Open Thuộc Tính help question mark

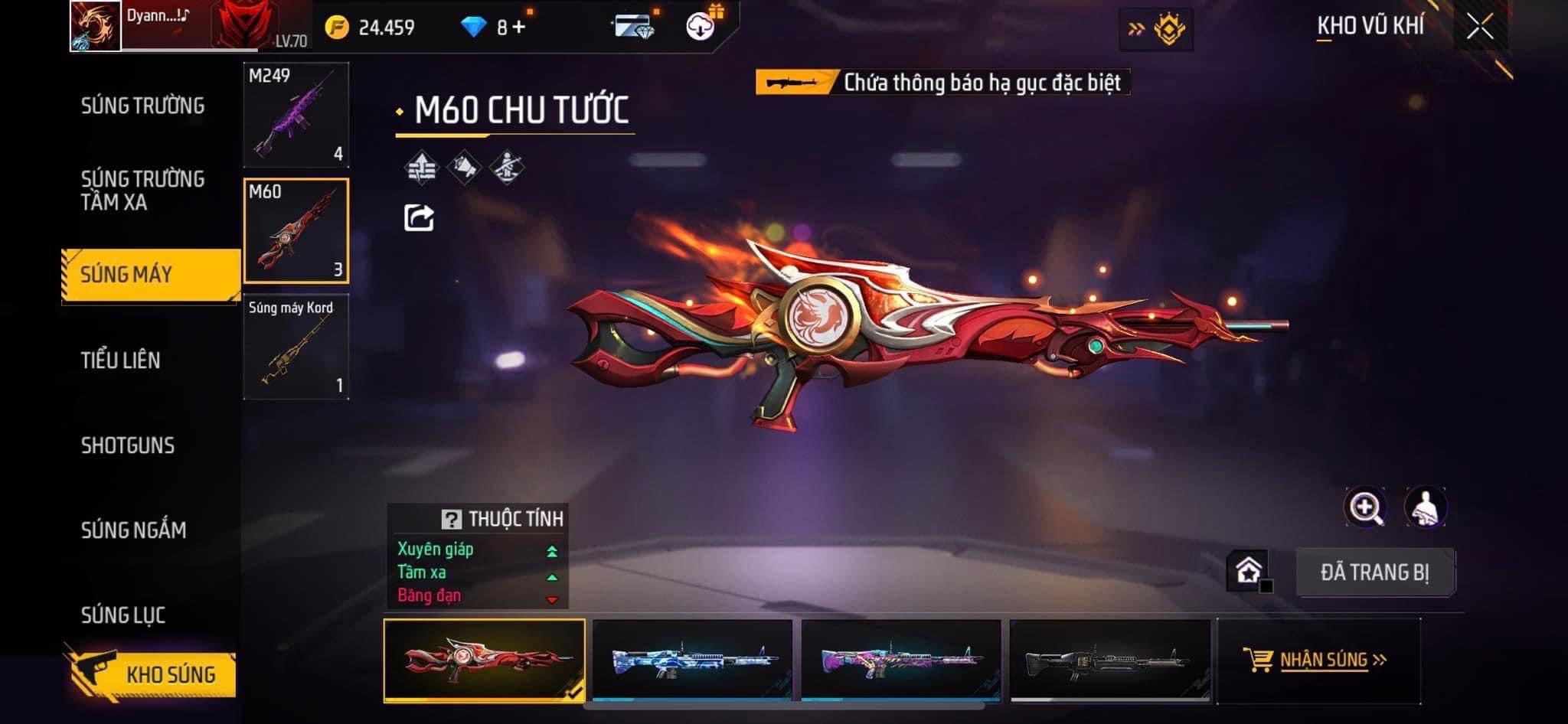click(451, 520)
